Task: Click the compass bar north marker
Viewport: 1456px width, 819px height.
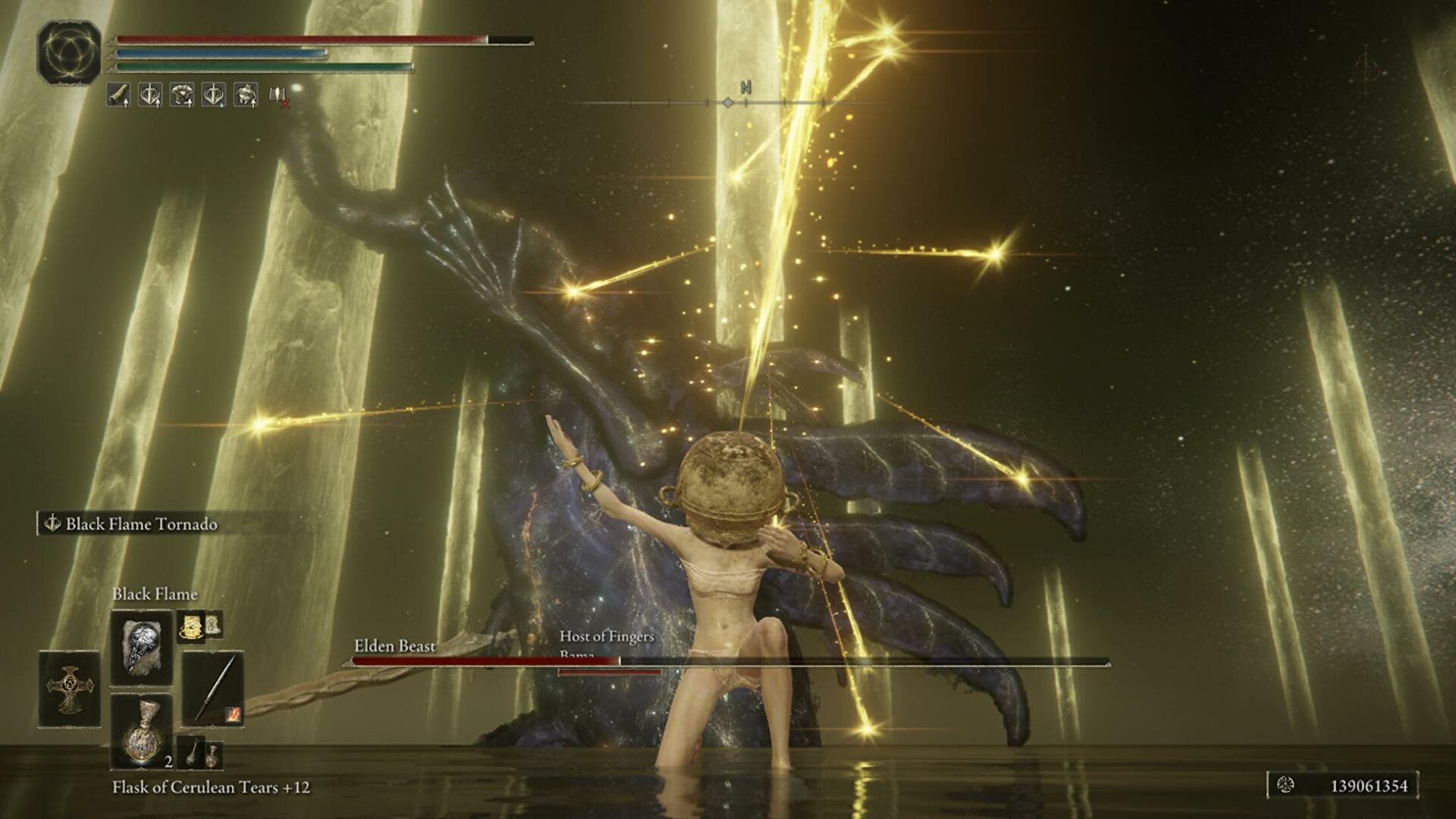Action: tap(745, 88)
